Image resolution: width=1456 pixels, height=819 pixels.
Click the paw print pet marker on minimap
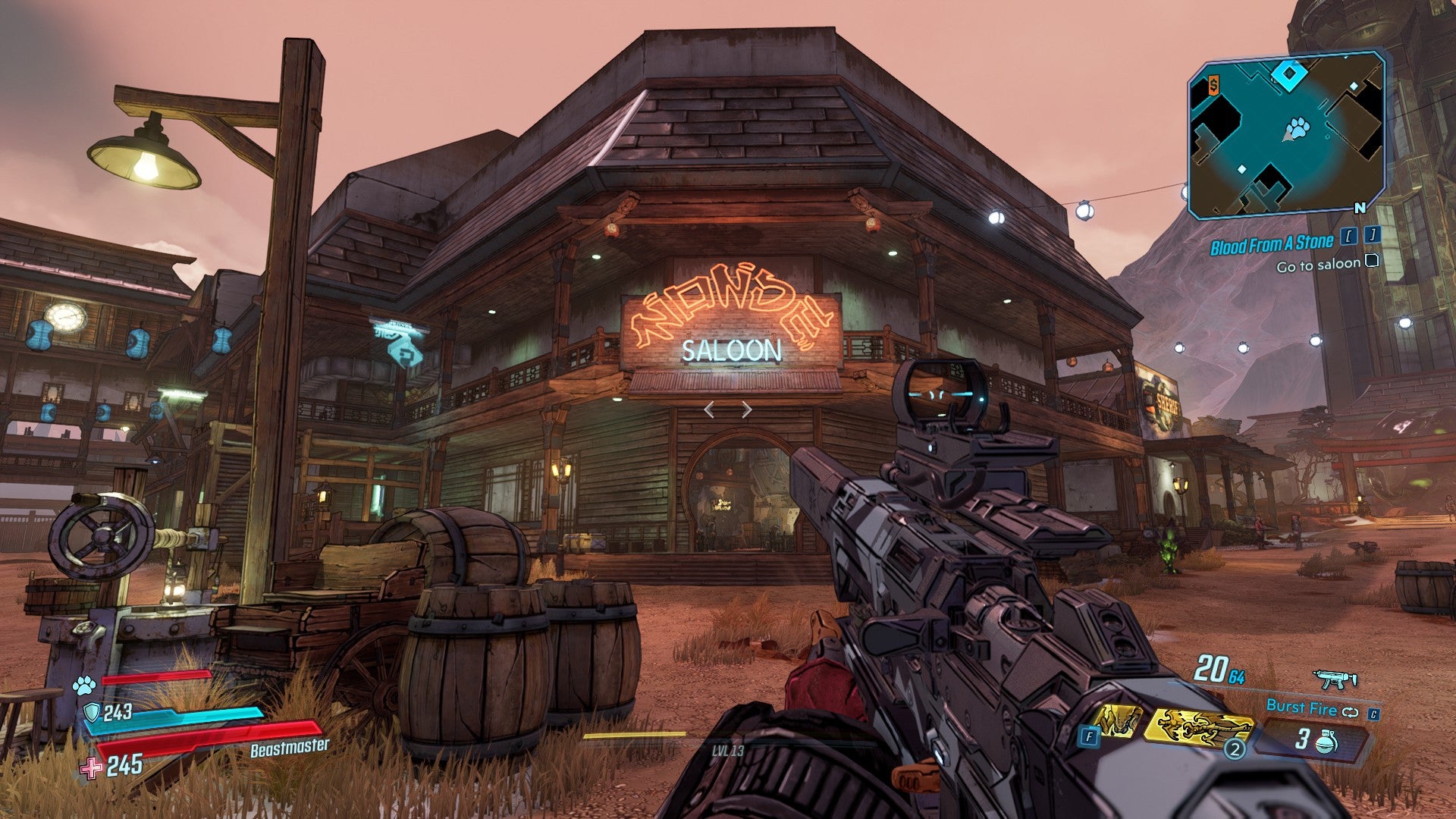[1299, 127]
